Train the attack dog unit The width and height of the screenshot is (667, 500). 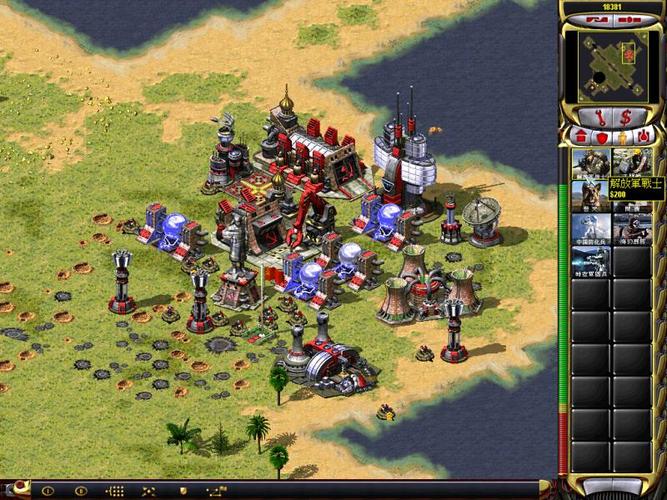591,195
